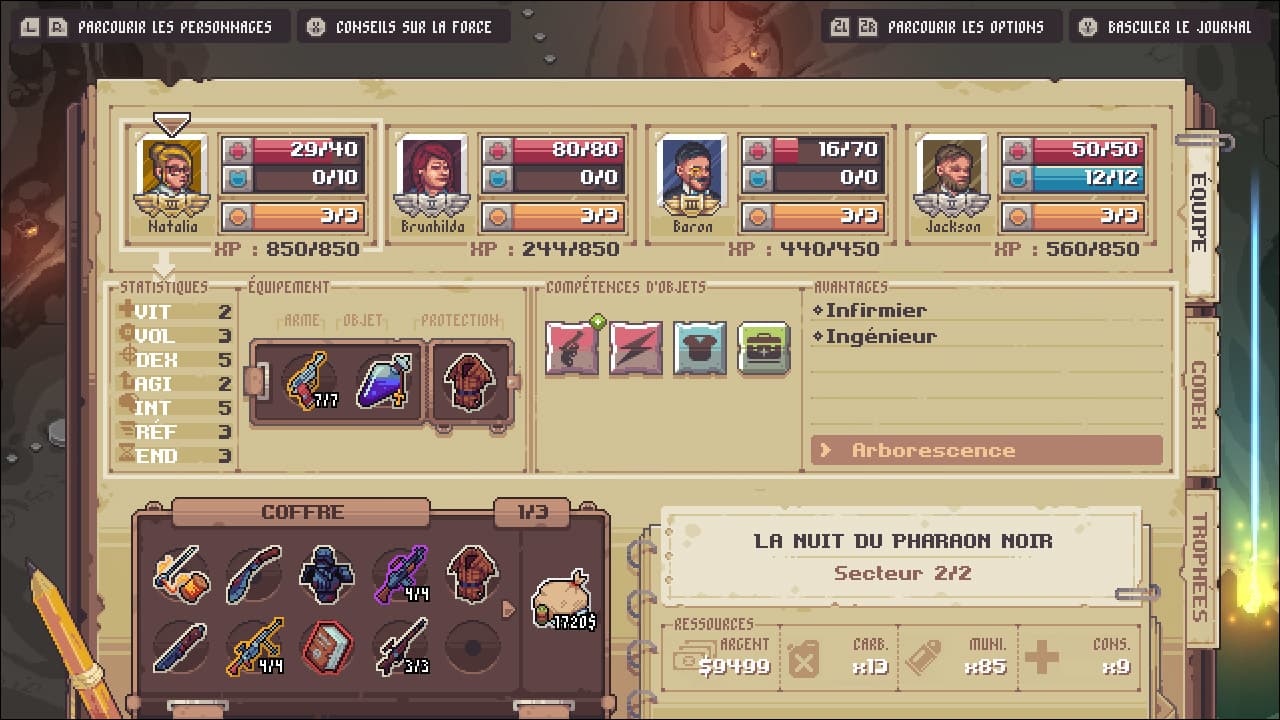Open the Arborescence skill tree

[987, 450]
